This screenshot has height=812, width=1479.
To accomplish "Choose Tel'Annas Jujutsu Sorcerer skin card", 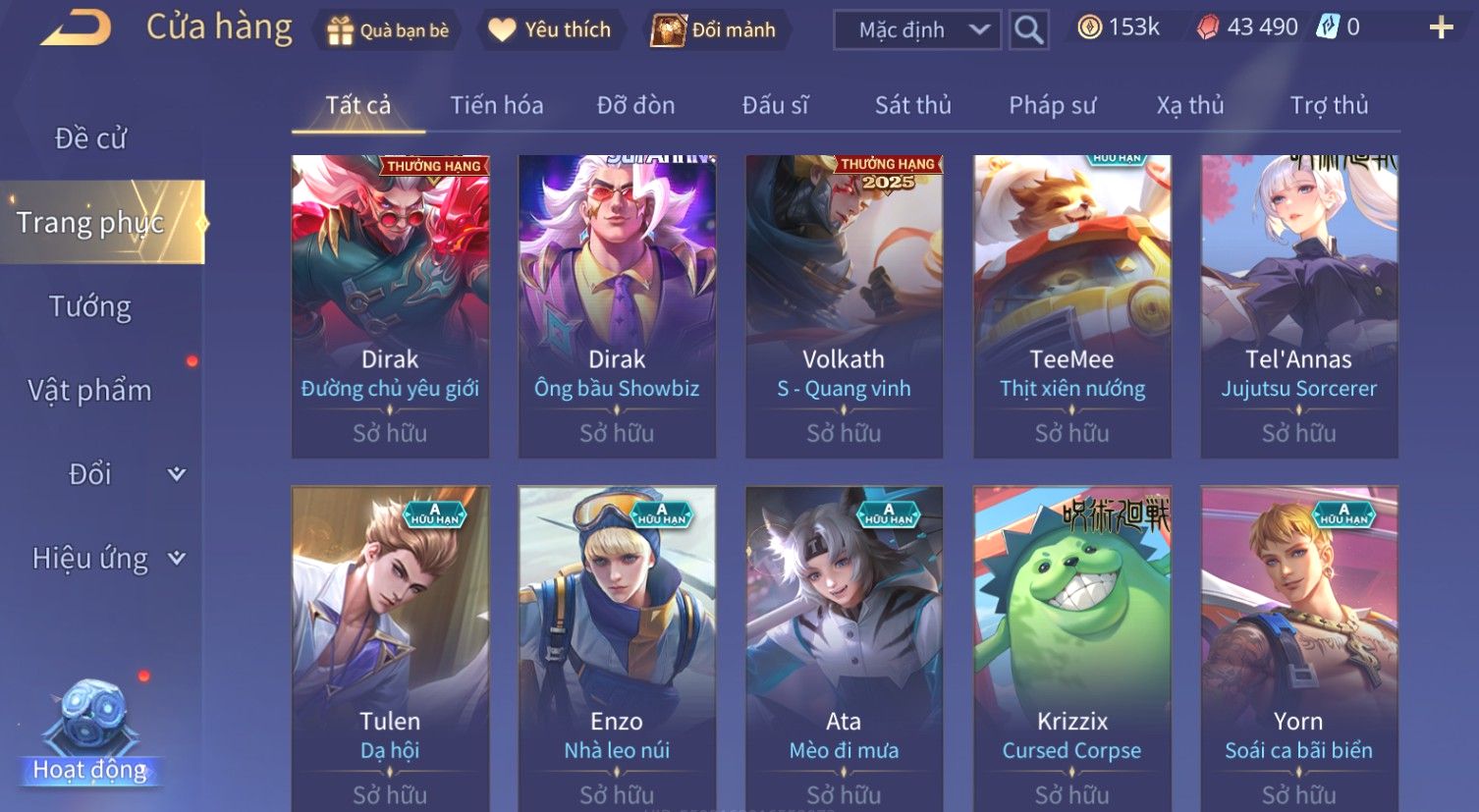I will point(1298,305).
